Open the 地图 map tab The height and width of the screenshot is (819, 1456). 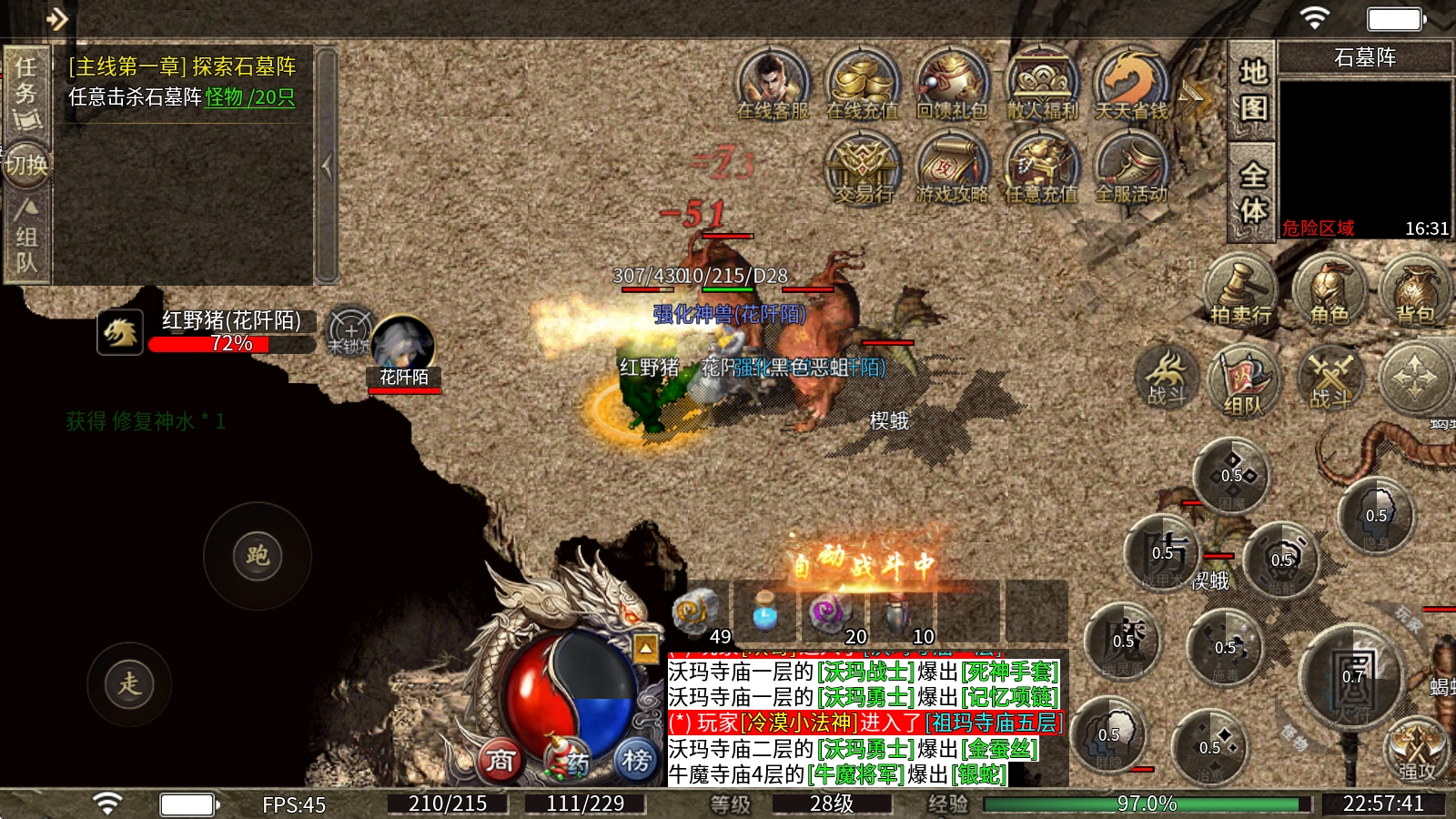click(1252, 90)
